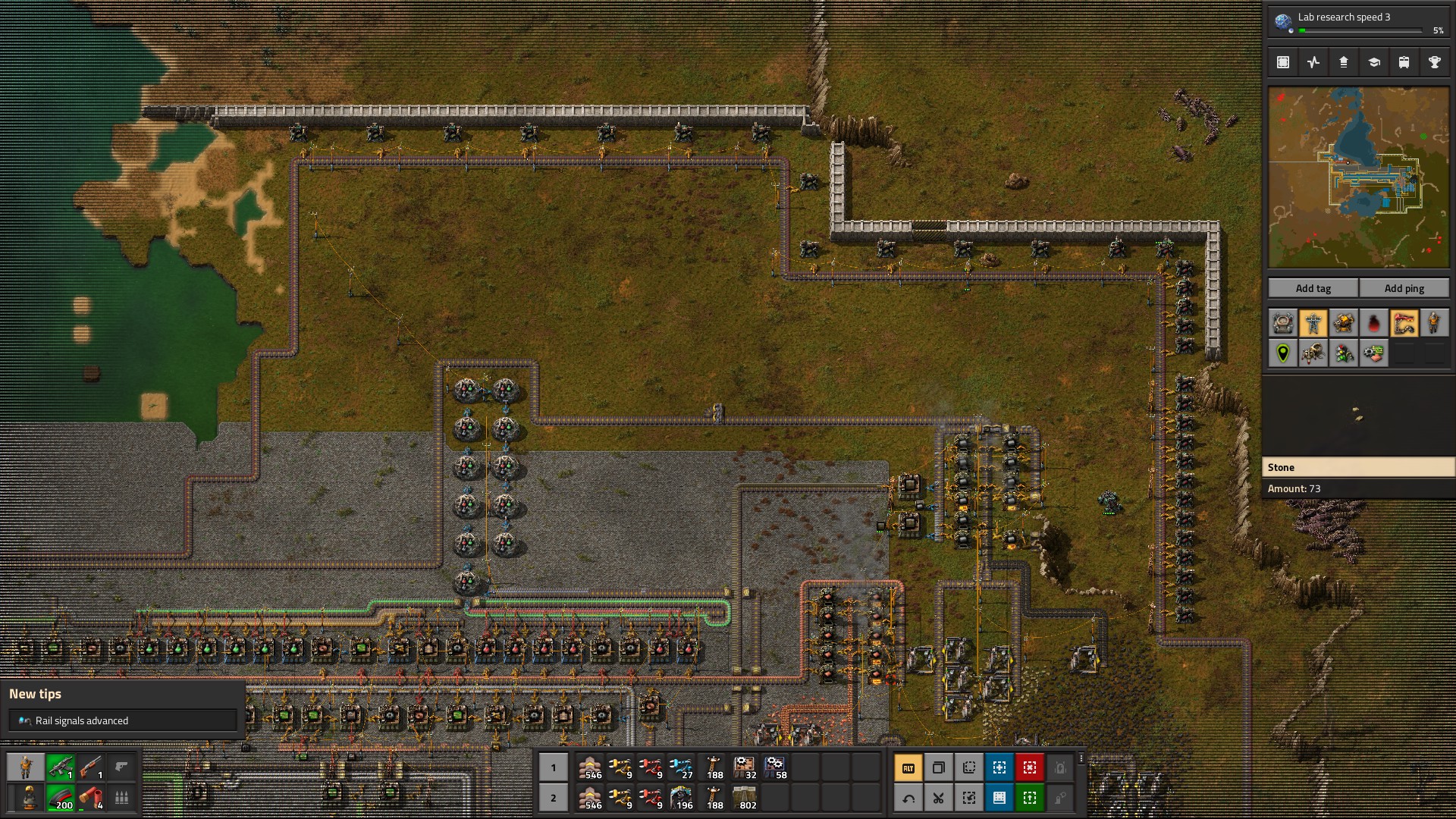Toggle the pollution map overlay
This screenshot has height=819, width=1456.
[x=1373, y=324]
